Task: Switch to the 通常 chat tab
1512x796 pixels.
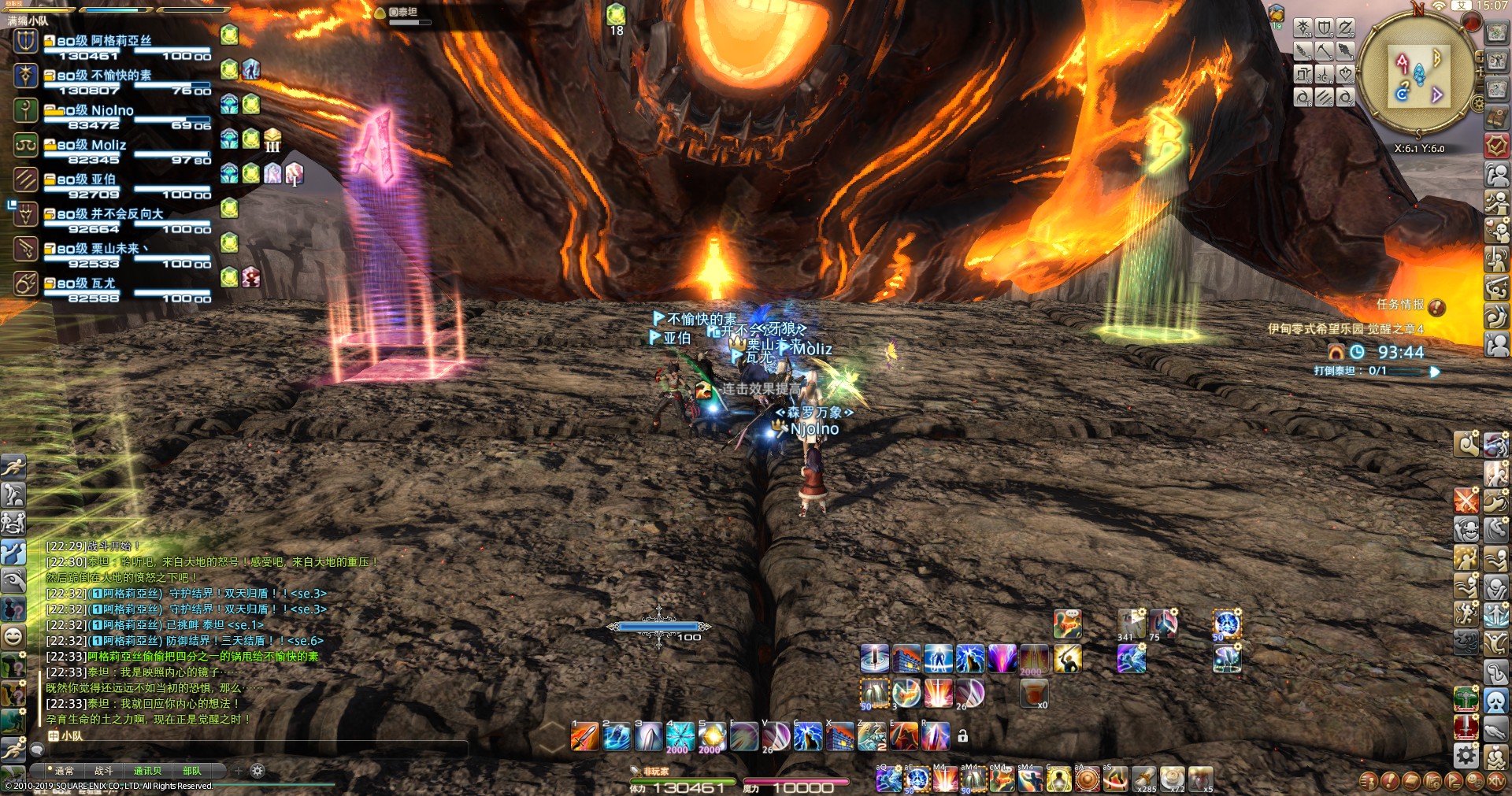Action: 64,771
